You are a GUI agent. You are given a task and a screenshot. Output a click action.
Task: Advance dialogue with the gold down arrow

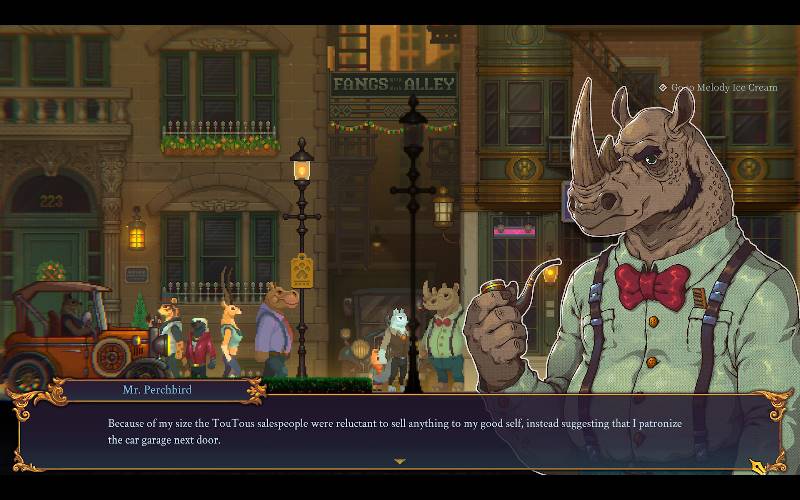[400, 462]
